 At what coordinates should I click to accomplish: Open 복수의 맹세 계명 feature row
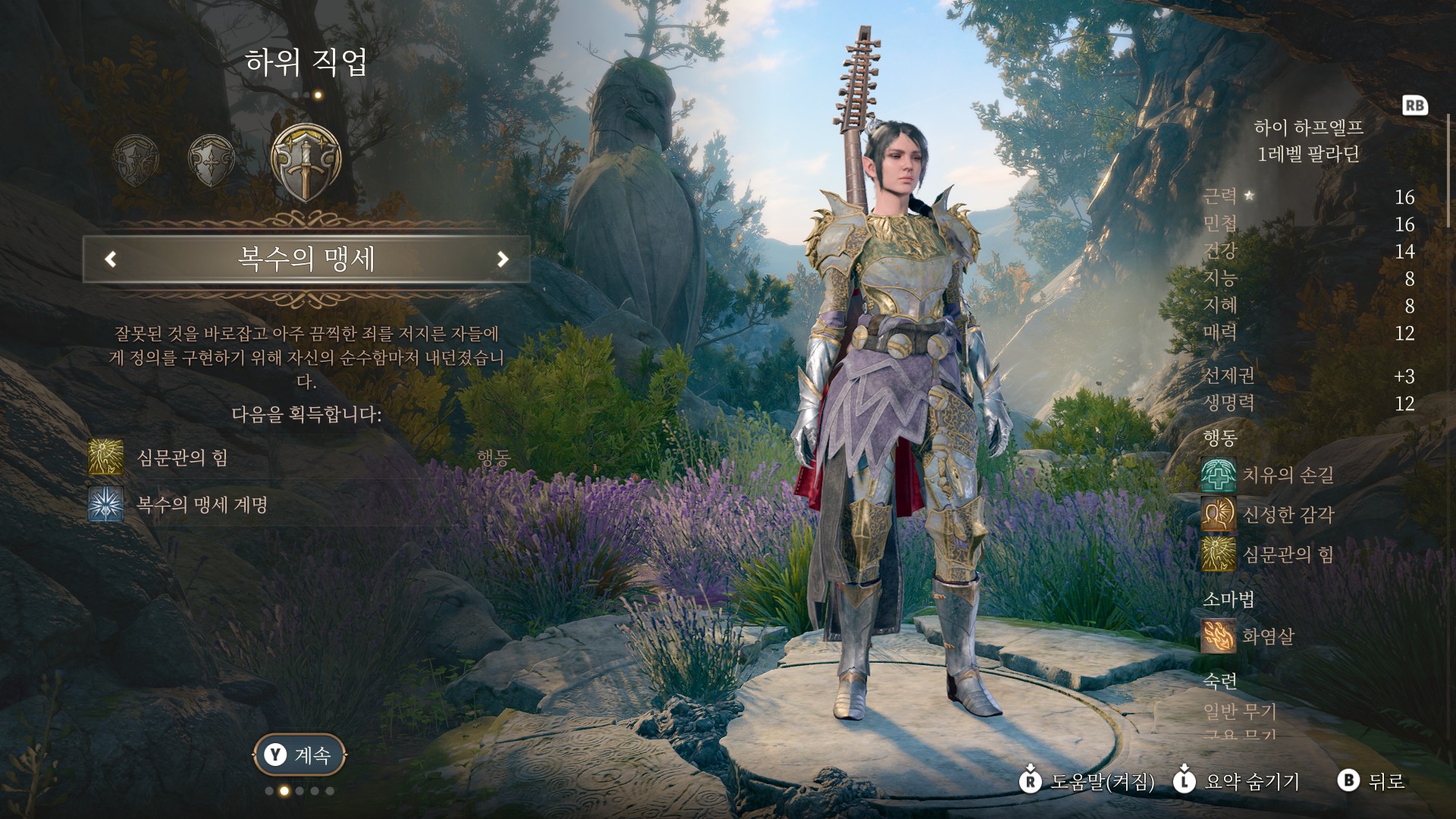202,505
